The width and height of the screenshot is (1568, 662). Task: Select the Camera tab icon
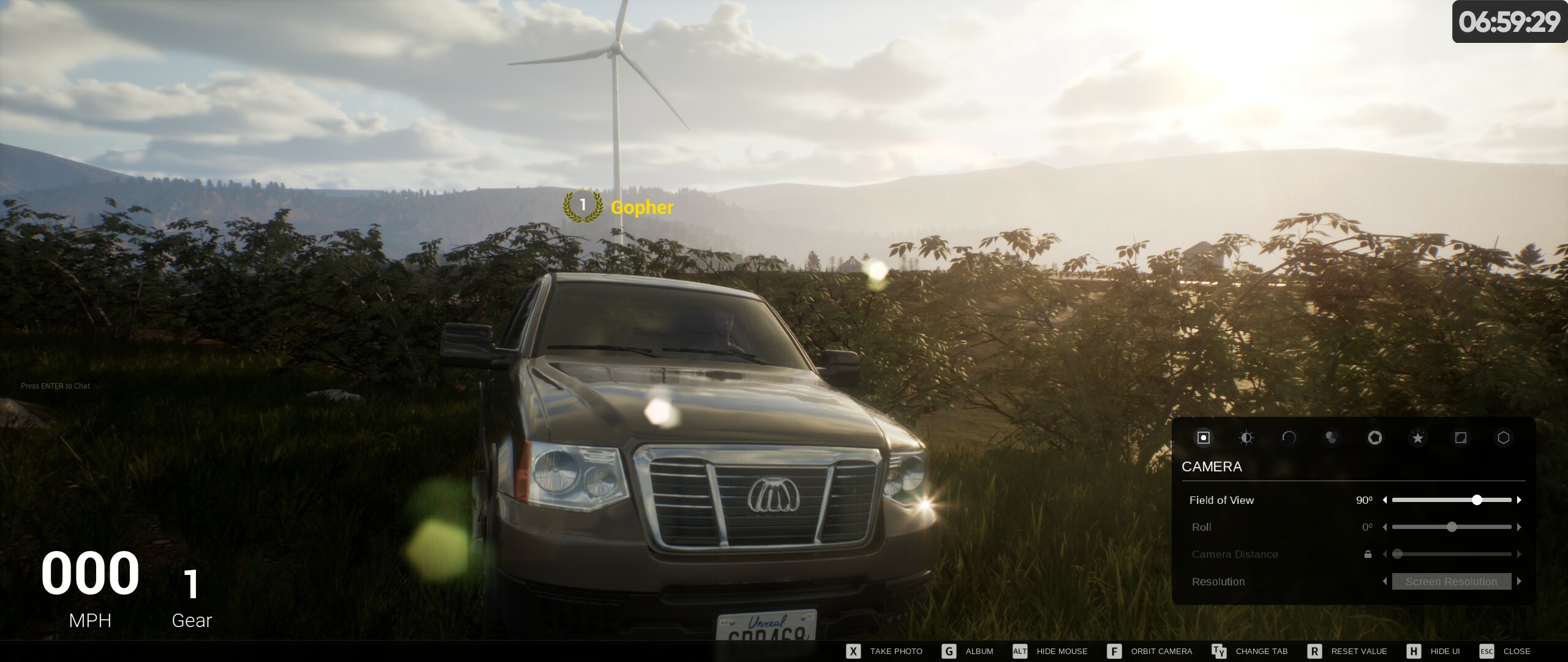tap(1203, 438)
